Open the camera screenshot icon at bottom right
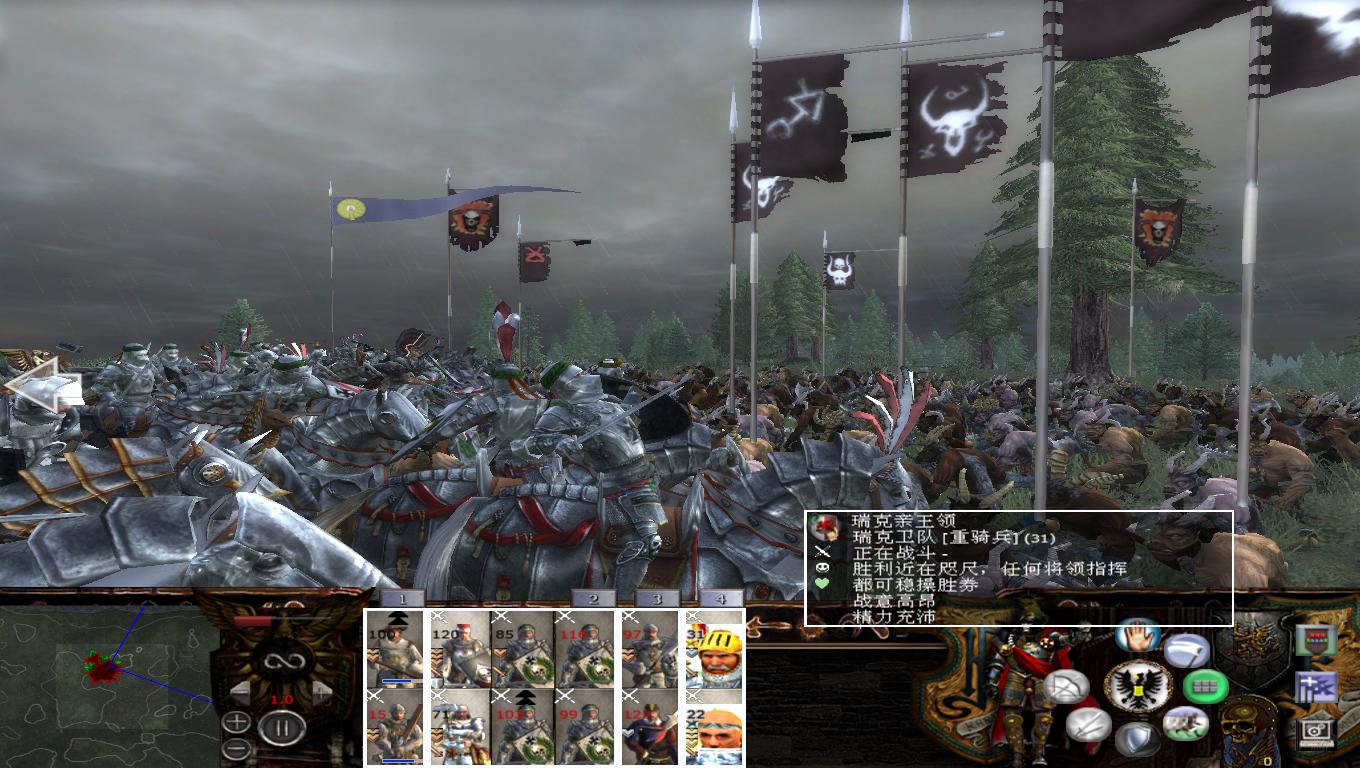Viewport: 1360px width, 768px height. point(1315,731)
